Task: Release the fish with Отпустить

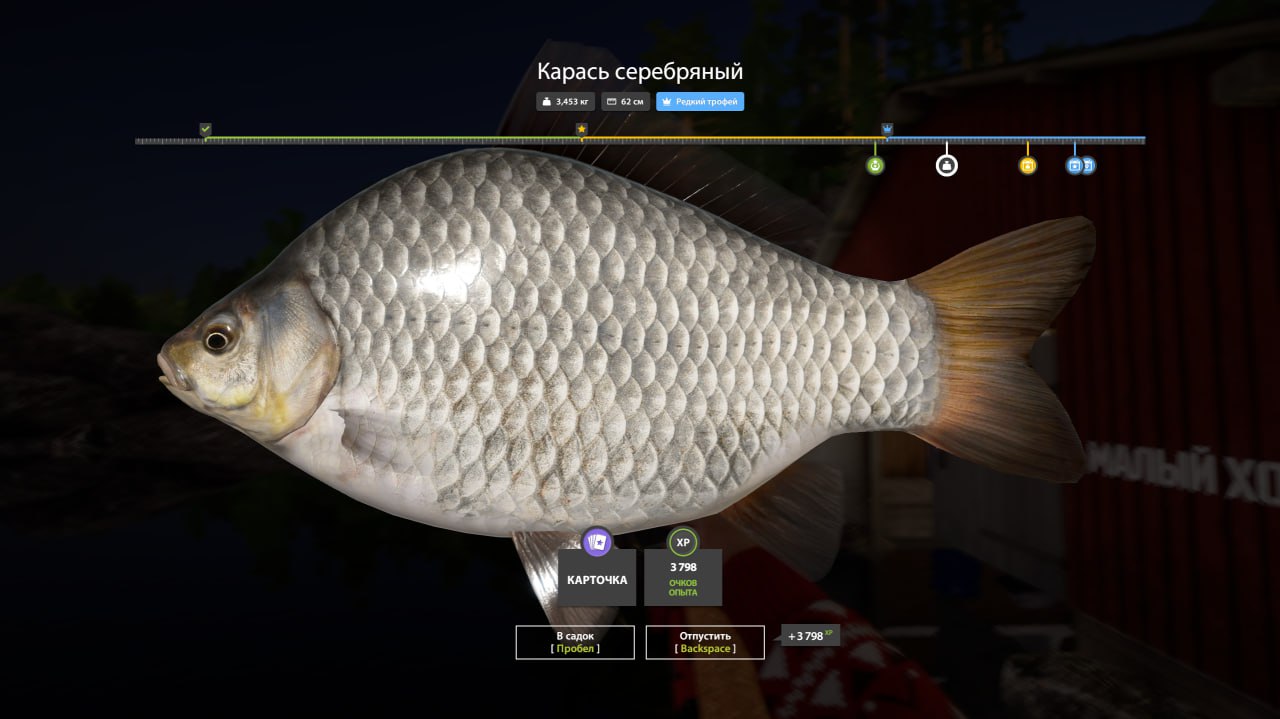Action: coord(705,642)
